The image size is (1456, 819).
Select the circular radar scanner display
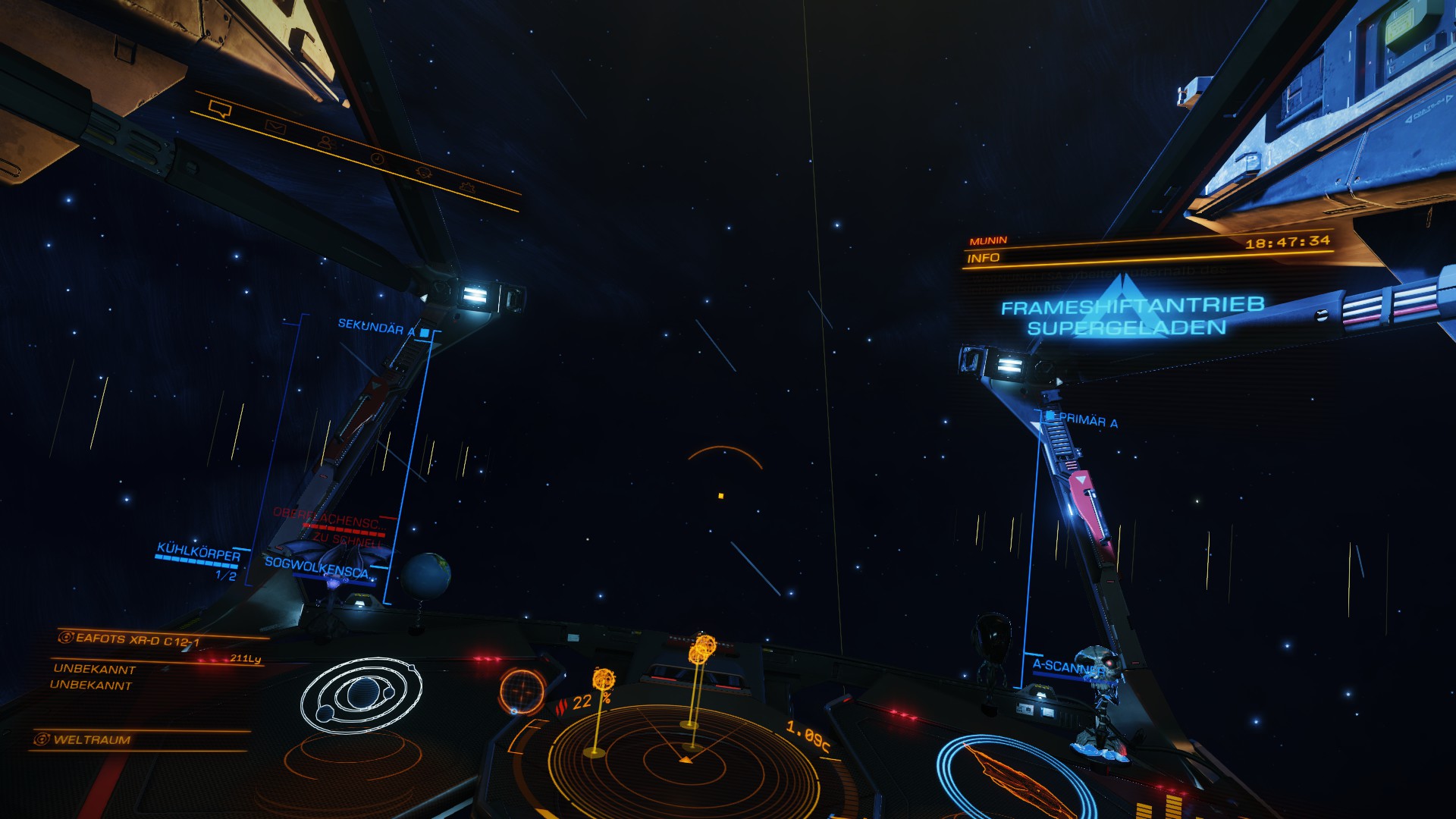tap(682, 758)
